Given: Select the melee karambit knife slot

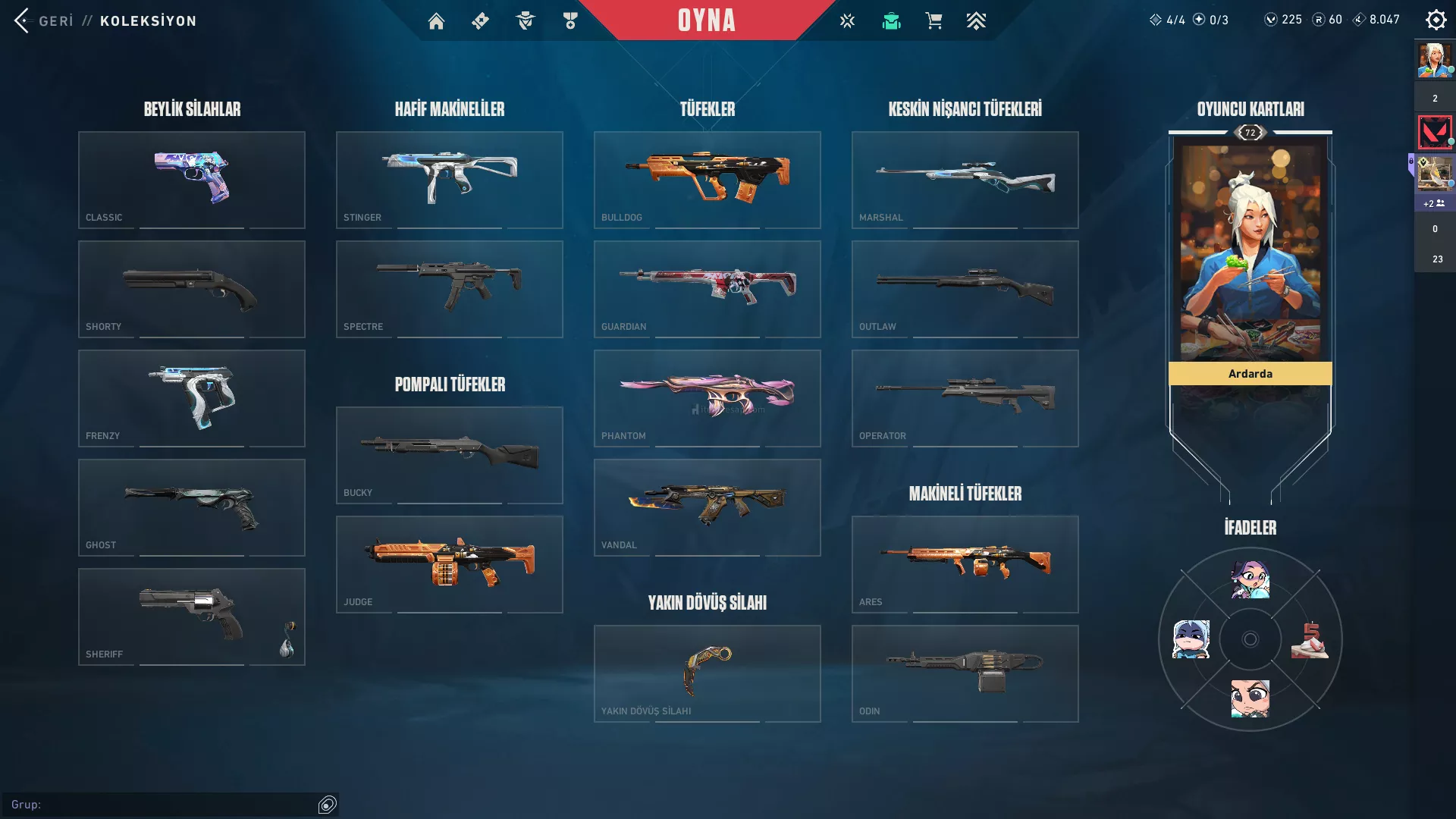Looking at the screenshot, I should (x=708, y=673).
